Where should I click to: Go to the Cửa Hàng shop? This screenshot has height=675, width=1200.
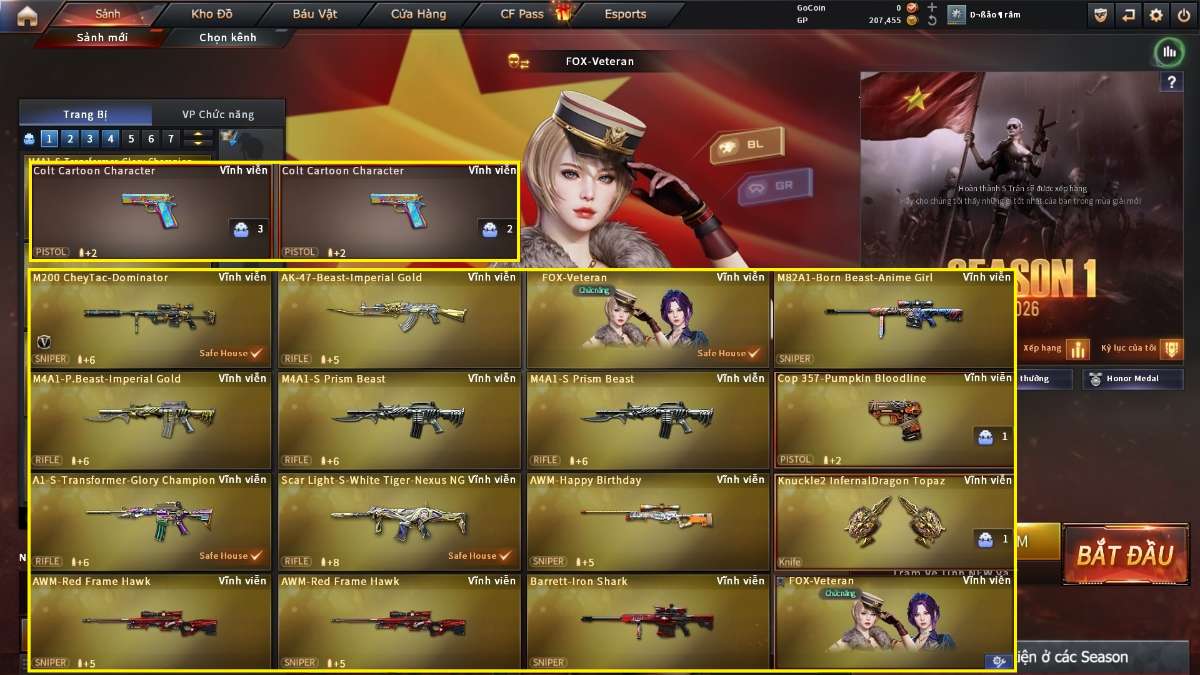418,14
